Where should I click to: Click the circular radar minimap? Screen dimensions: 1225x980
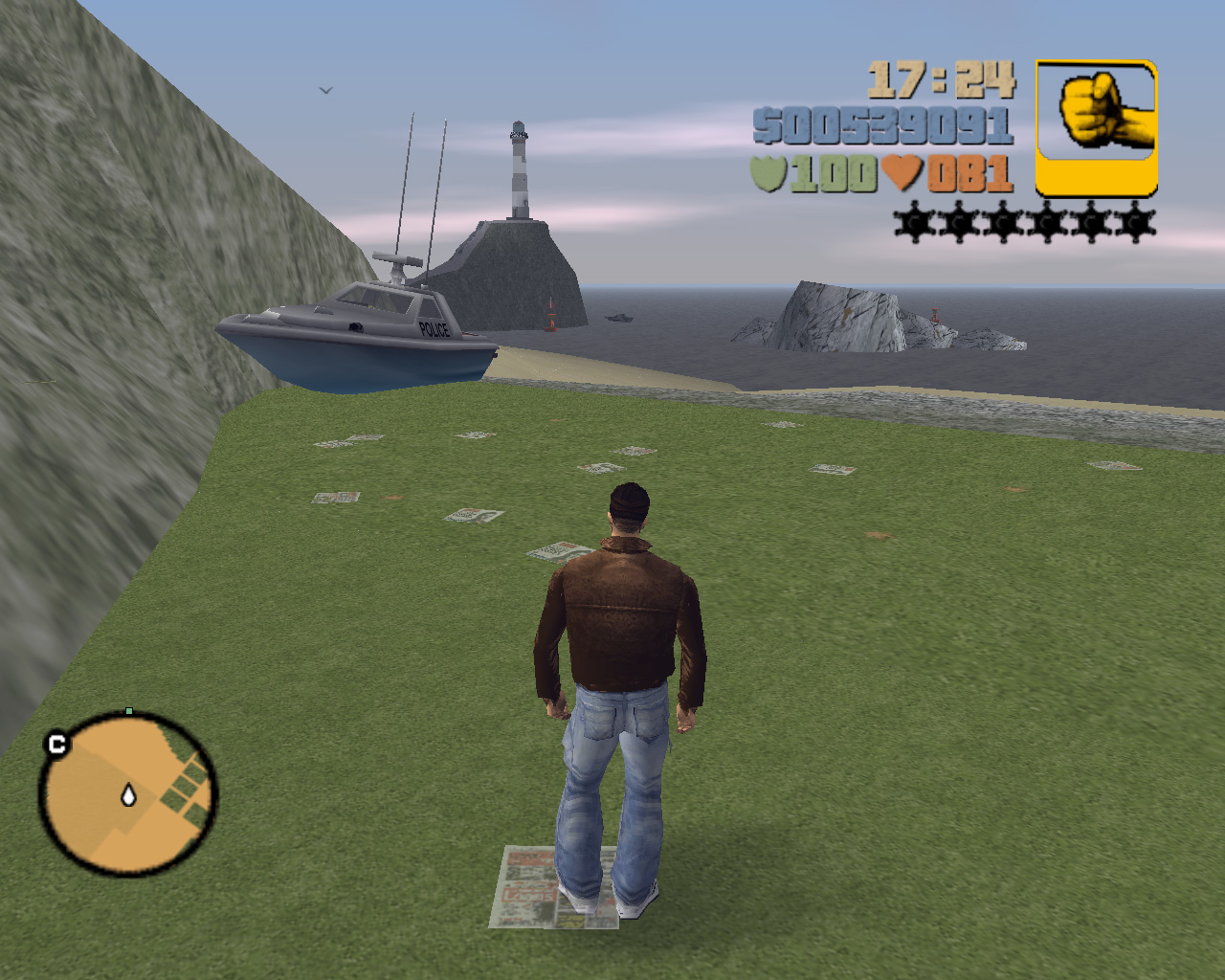[127, 795]
